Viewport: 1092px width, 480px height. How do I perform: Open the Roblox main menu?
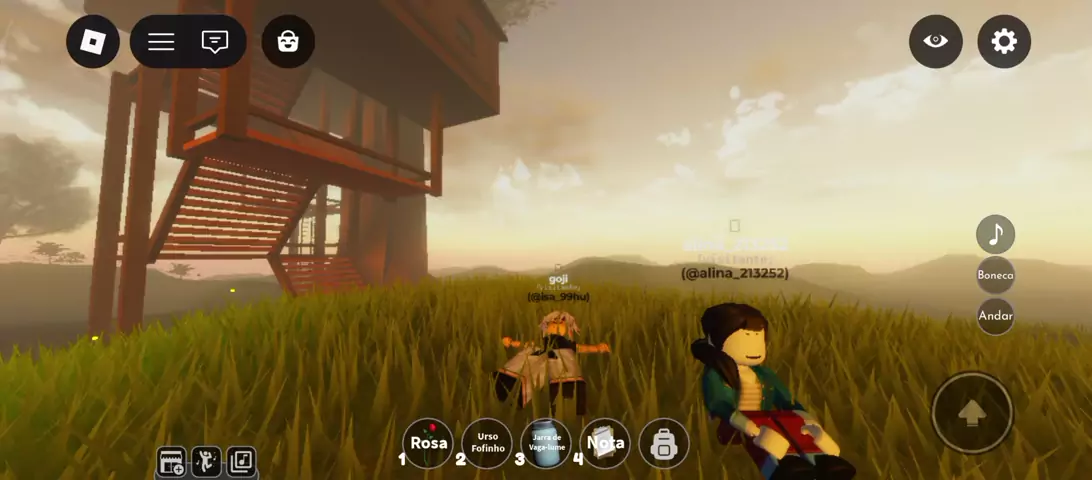(x=93, y=42)
